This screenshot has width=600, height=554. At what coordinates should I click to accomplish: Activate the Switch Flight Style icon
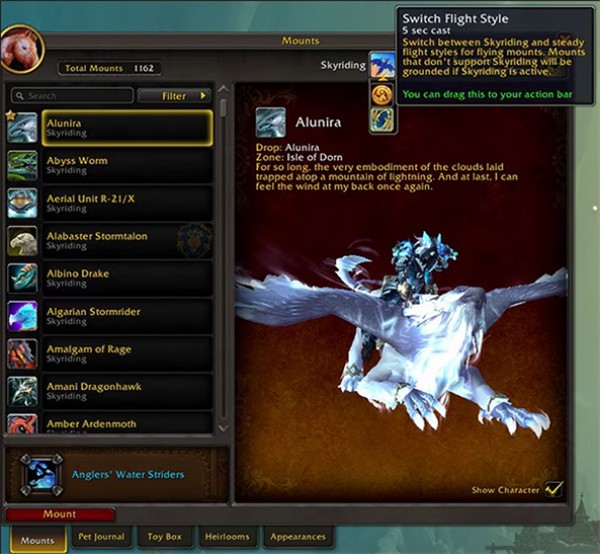tap(382, 67)
